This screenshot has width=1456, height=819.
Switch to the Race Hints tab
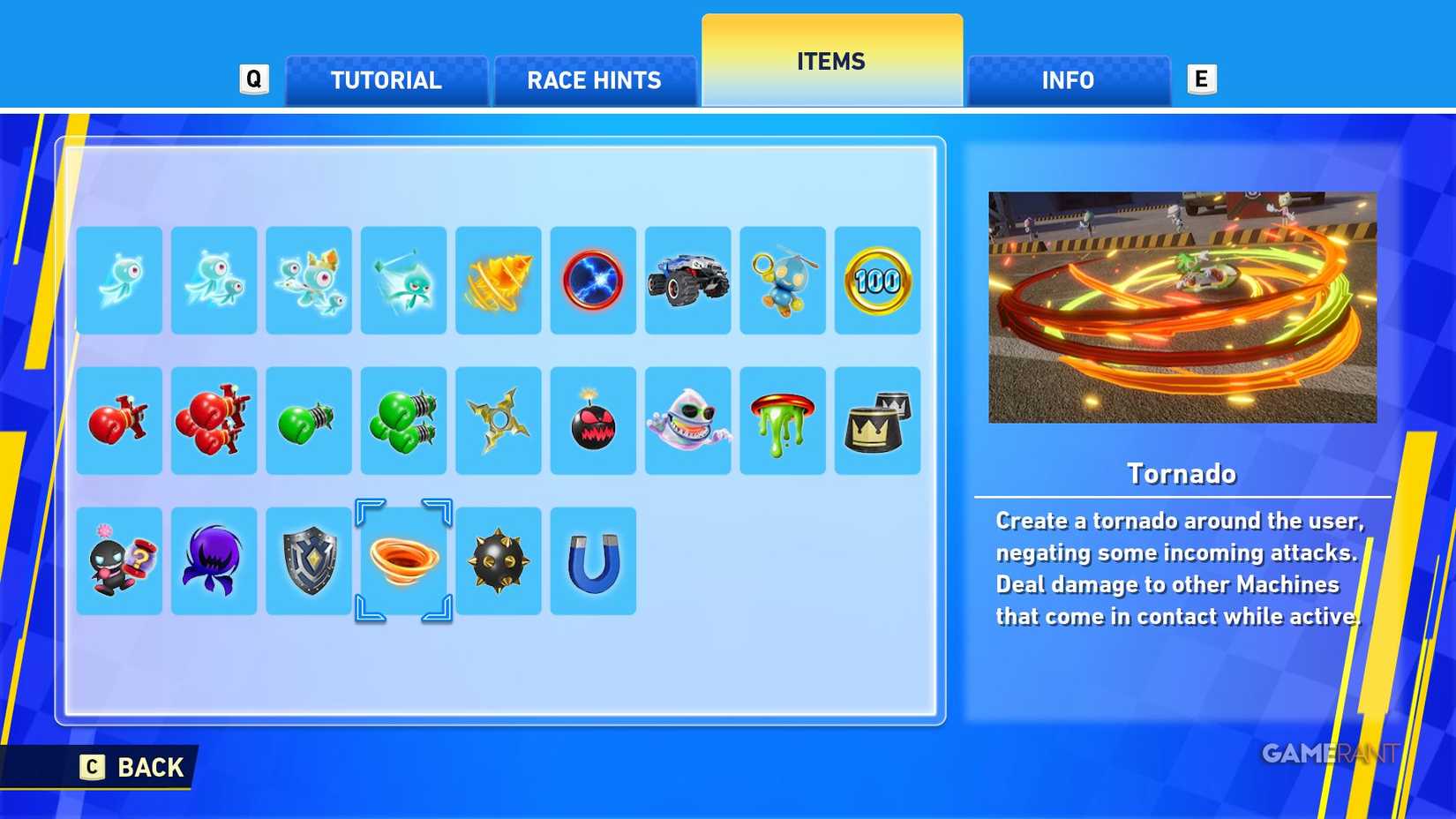click(x=594, y=80)
